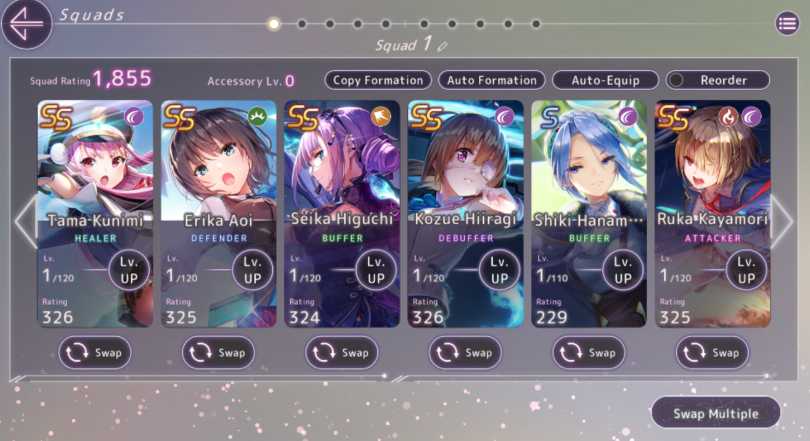810x441 pixels.
Task: Level up Ruka Kayamori
Action: click(746, 269)
